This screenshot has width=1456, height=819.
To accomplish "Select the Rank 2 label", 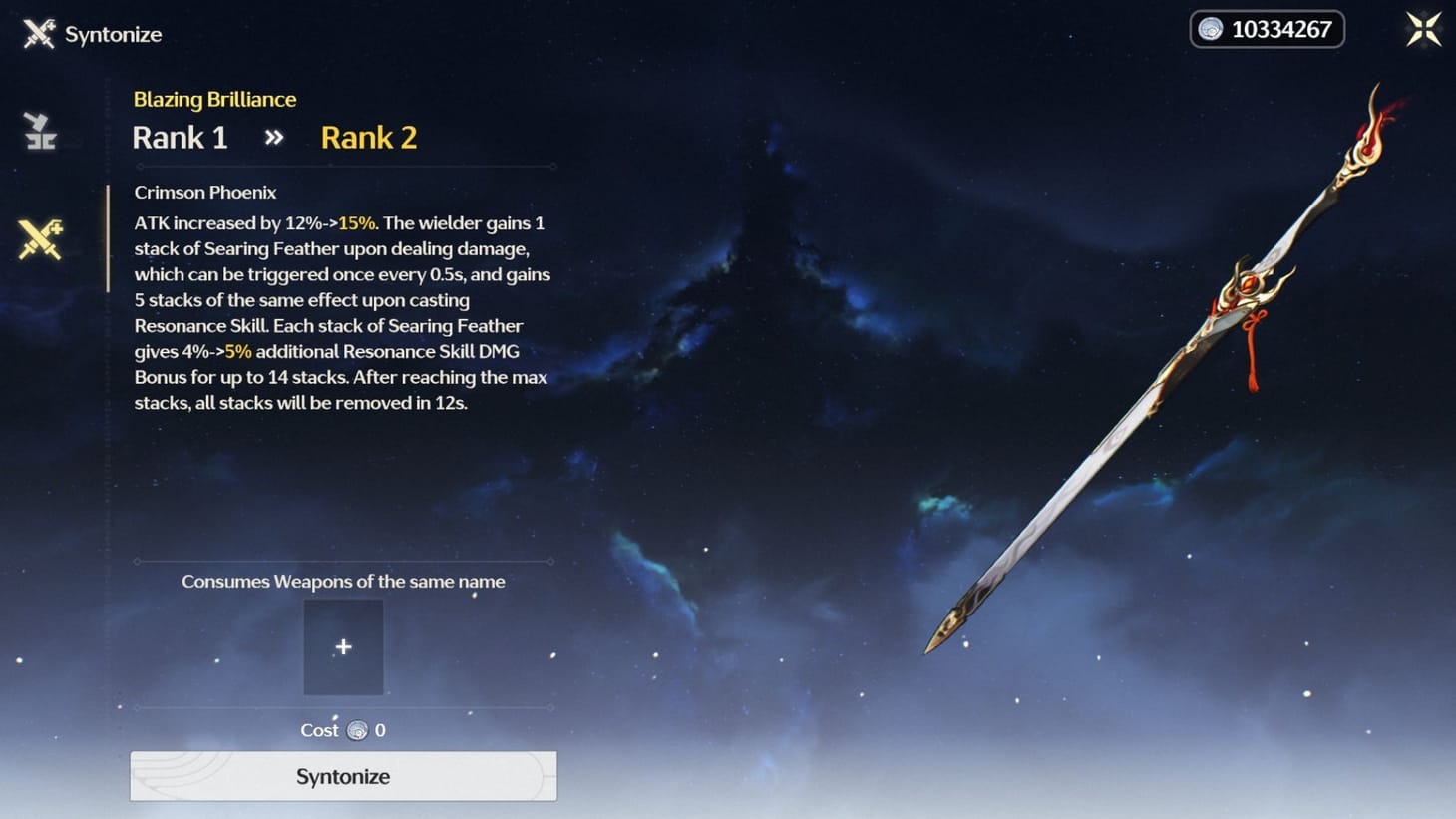I will 368,137.
